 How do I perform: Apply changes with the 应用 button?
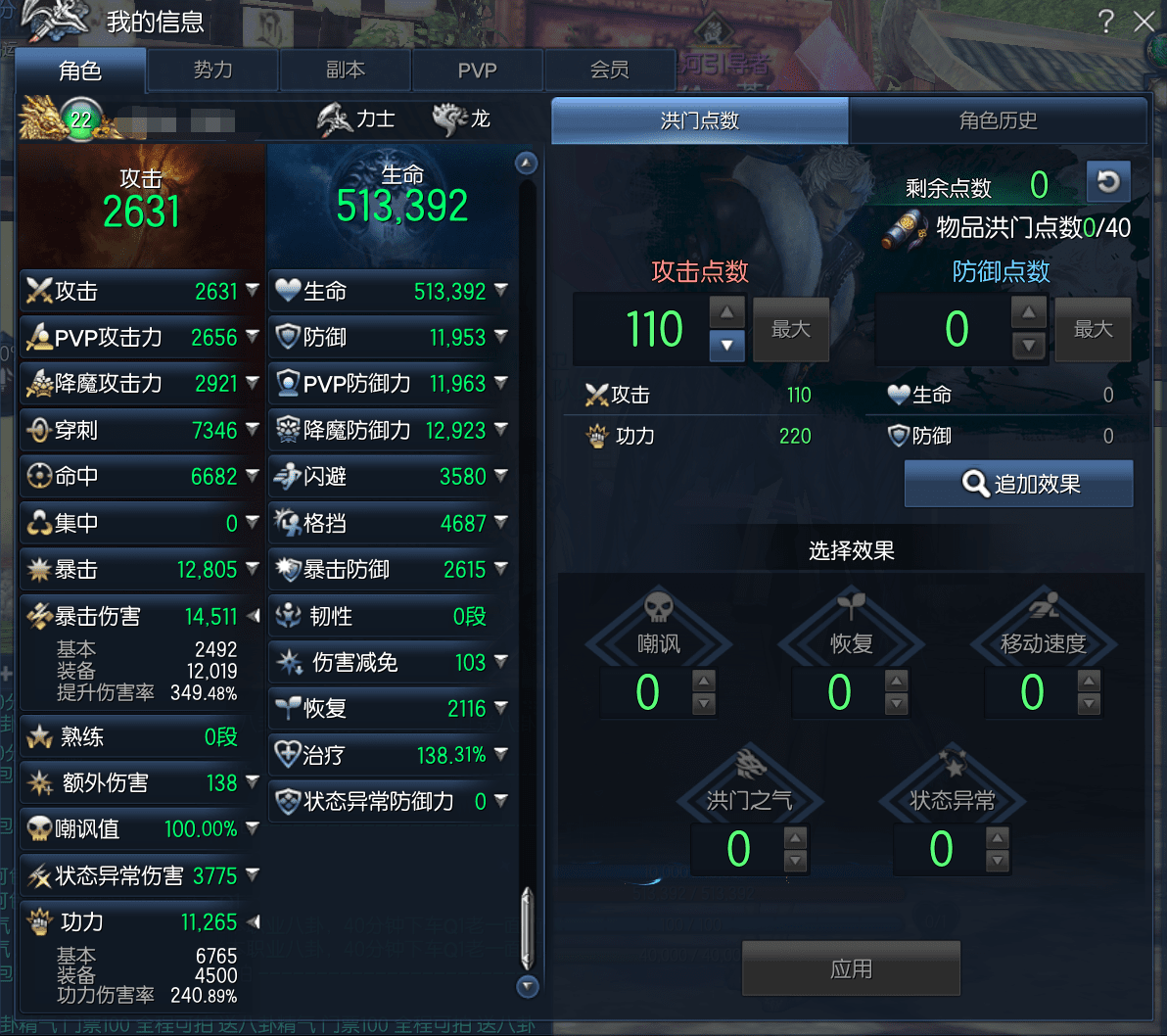coord(851,968)
